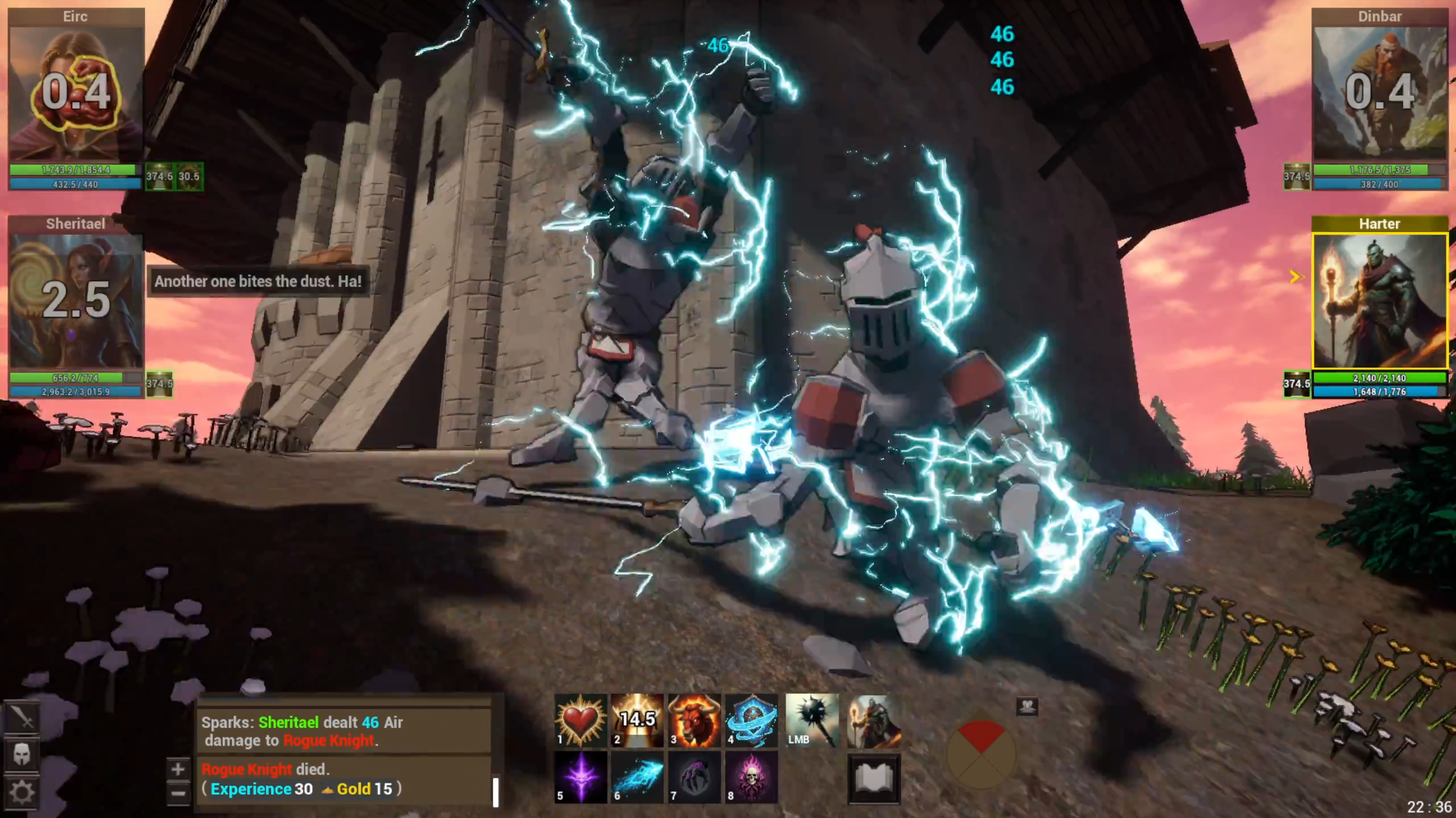Select Harter's character portrait
Viewport: 1456px width, 818px height.
point(1381,303)
